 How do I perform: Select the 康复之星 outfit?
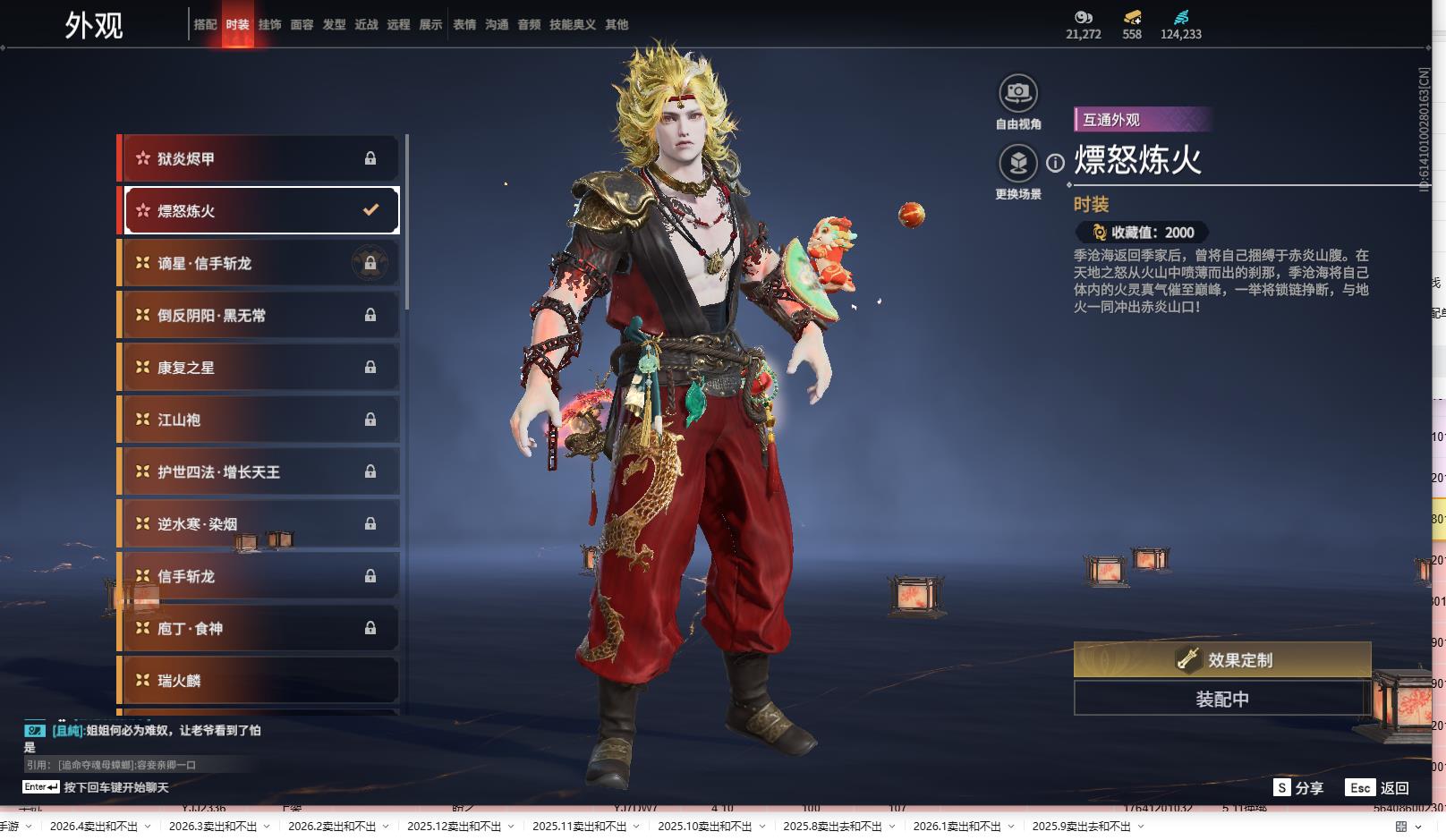point(259,368)
